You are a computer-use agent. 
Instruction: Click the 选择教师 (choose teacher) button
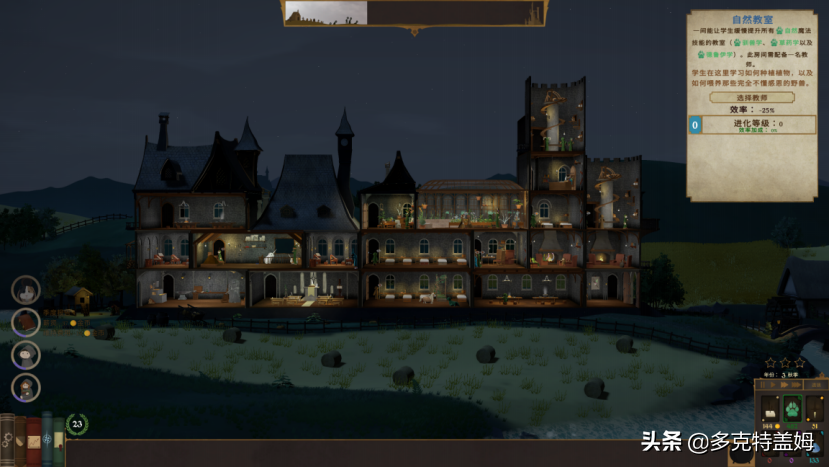(752, 98)
